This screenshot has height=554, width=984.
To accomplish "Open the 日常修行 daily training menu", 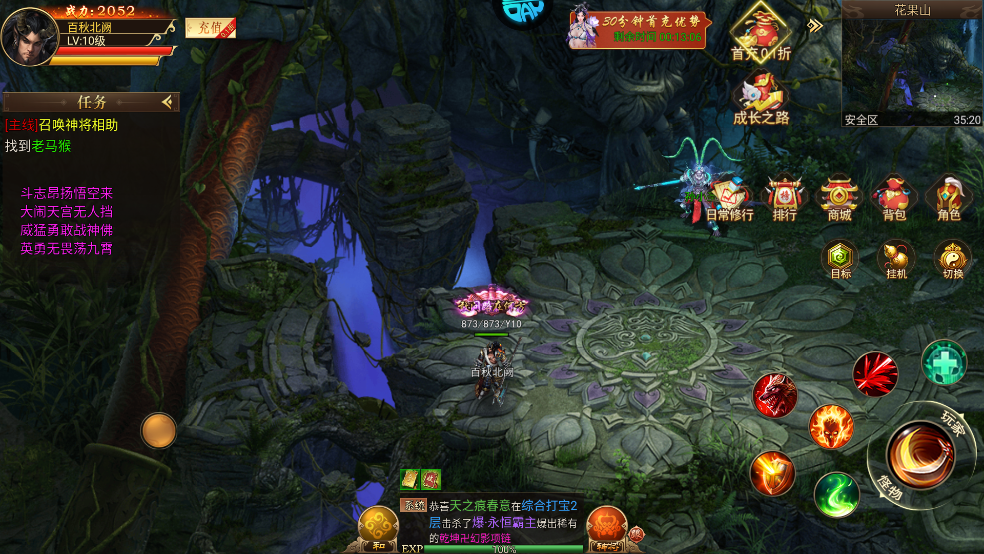I will coord(731,198).
